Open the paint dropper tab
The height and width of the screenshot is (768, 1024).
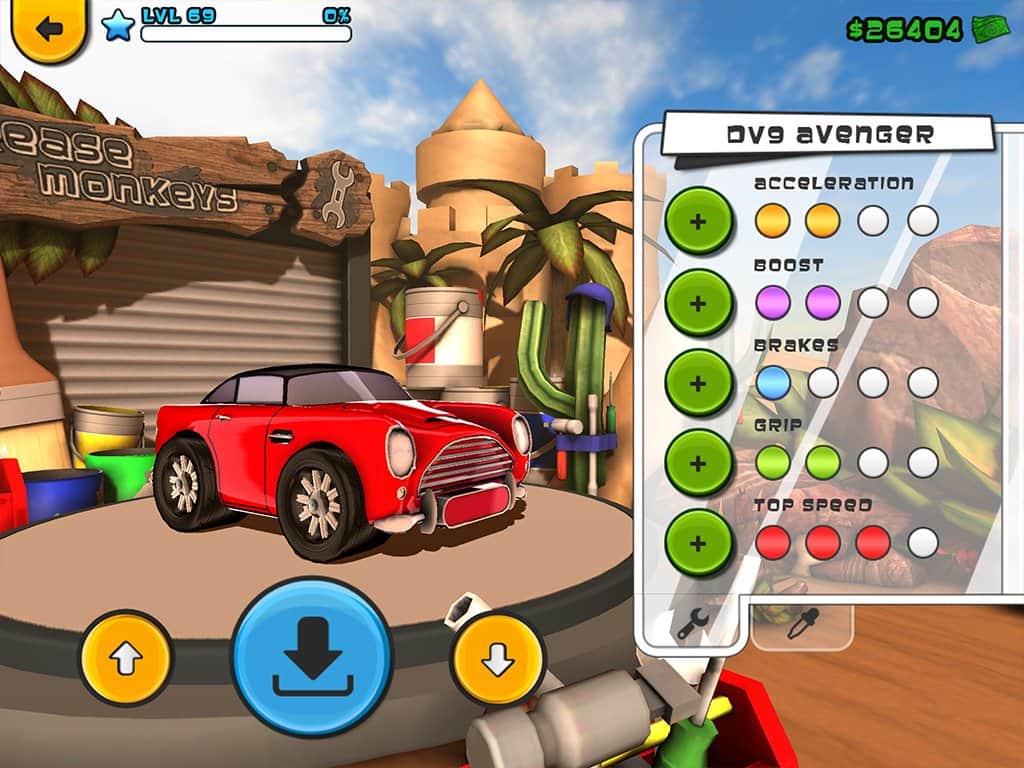click(x=801, y=624)
